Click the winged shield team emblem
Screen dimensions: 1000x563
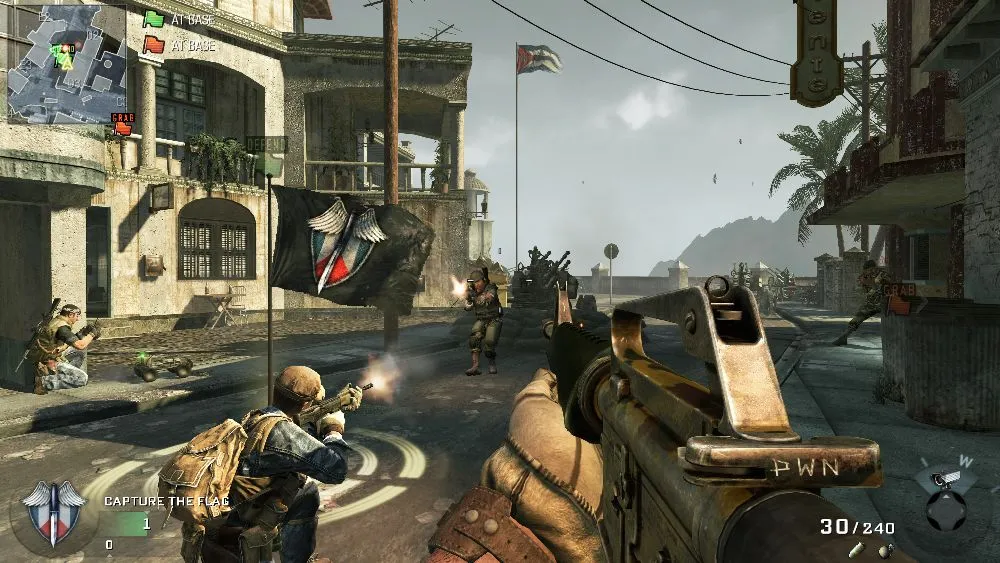(x=50, y=510)
